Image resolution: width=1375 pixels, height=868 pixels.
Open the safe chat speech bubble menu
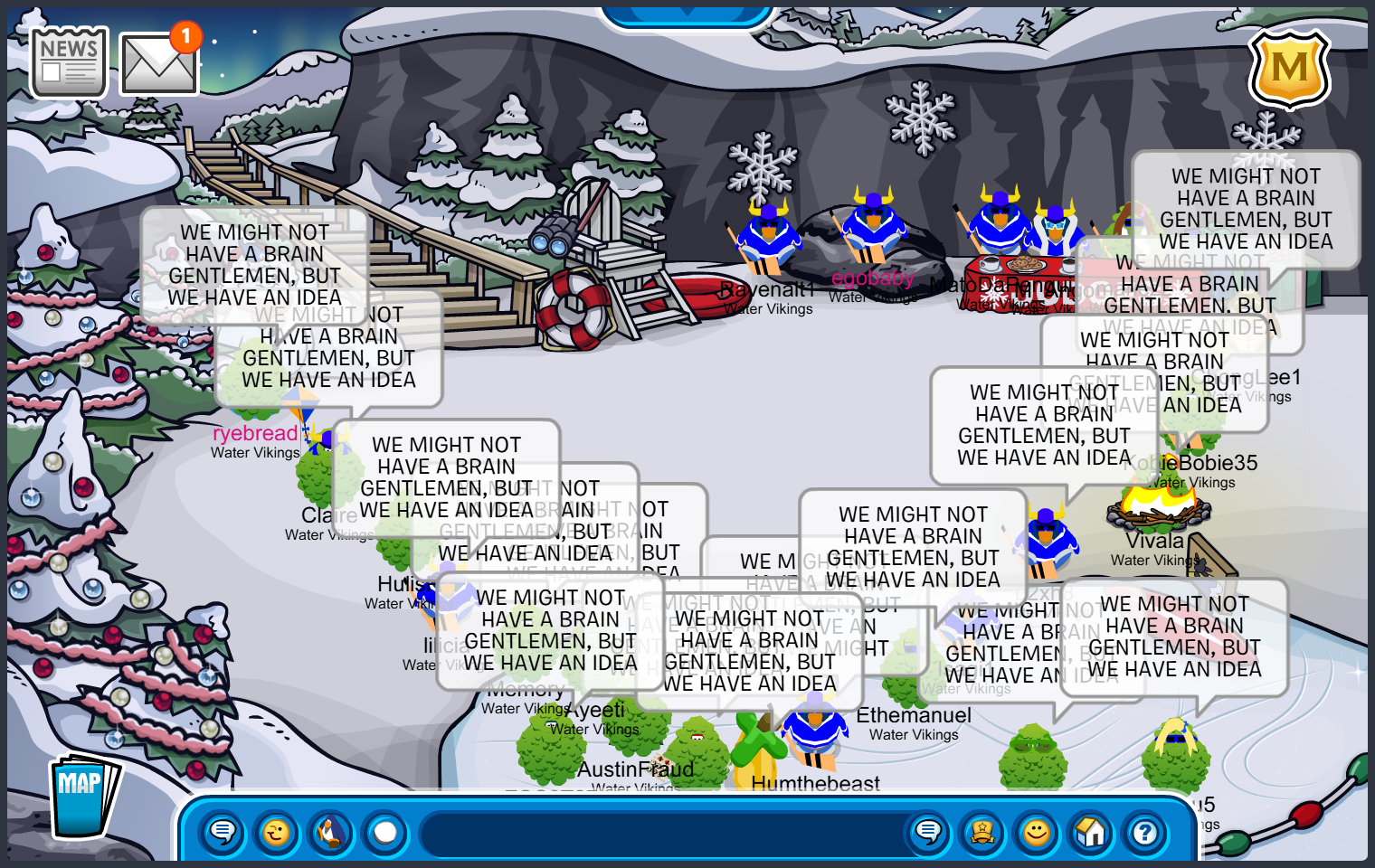point(223,832)
